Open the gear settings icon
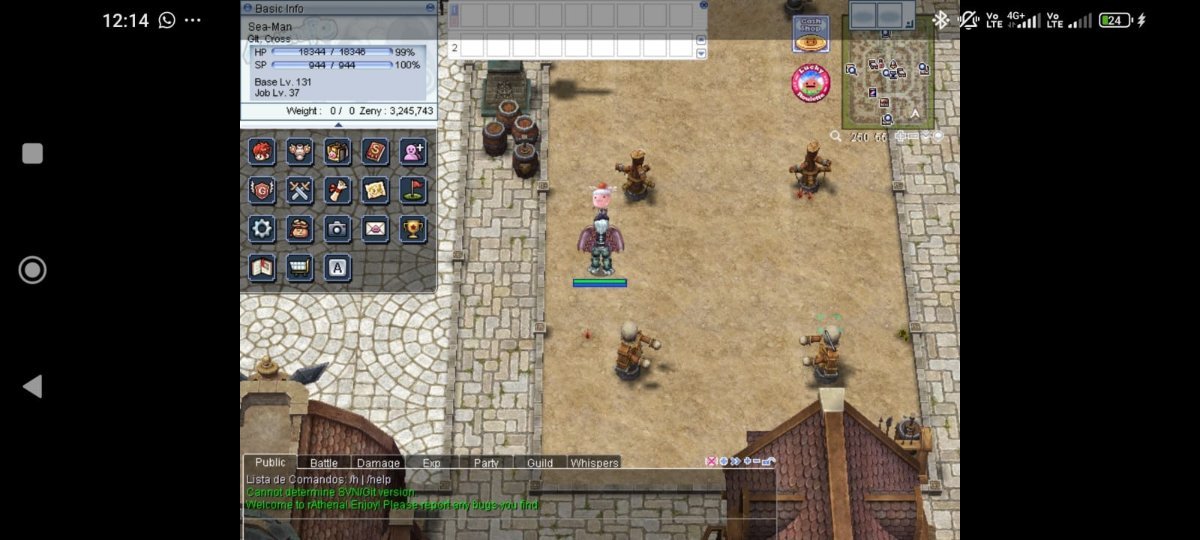Image resolution: width=1200 pixels, height=540 pixels. [x=262, y=228]
